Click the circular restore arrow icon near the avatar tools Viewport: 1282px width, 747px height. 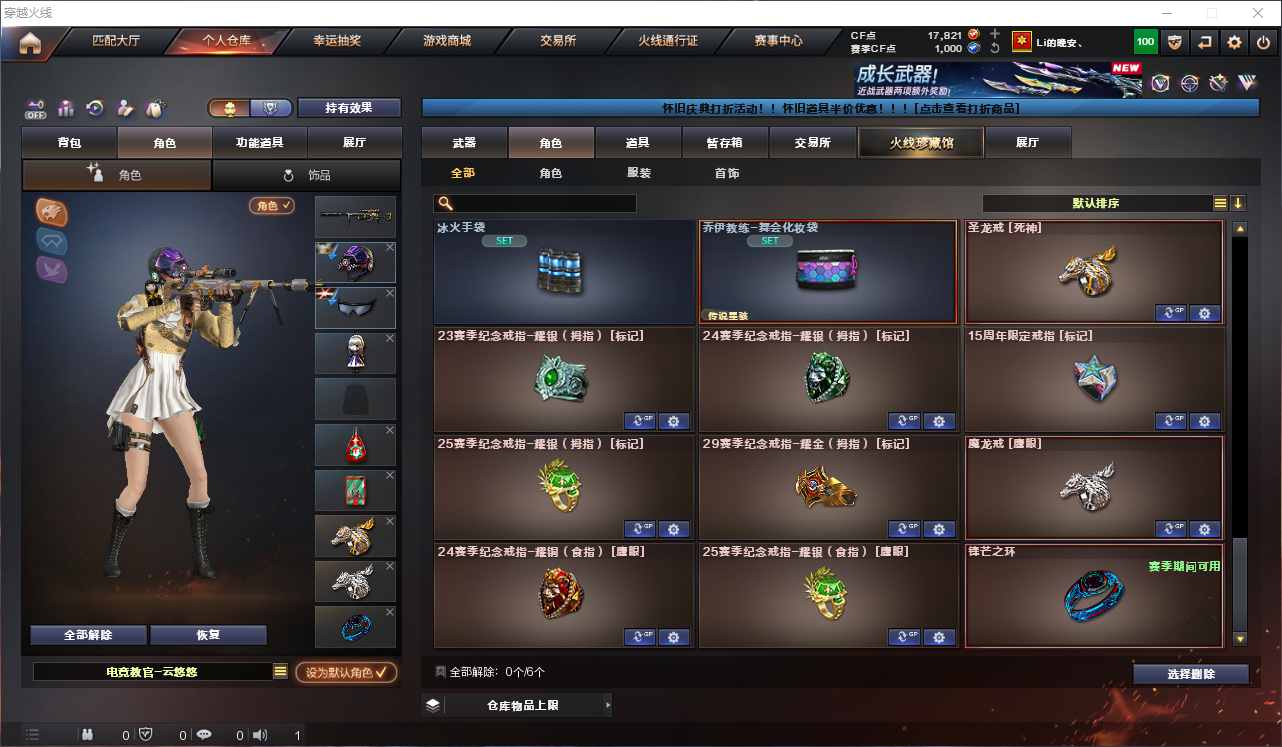94,107
